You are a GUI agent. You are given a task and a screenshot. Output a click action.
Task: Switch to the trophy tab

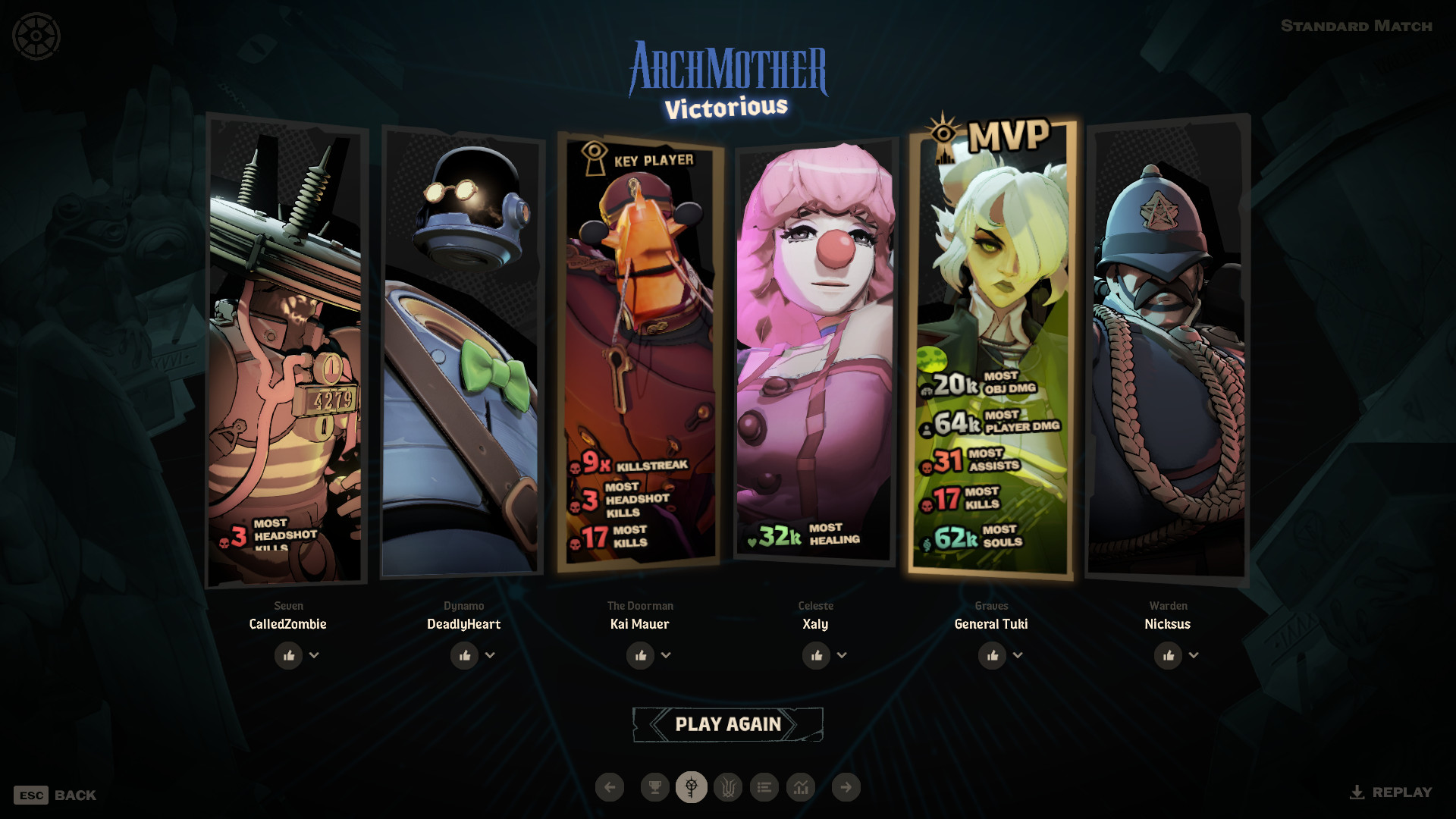click(x=654, y=787)
